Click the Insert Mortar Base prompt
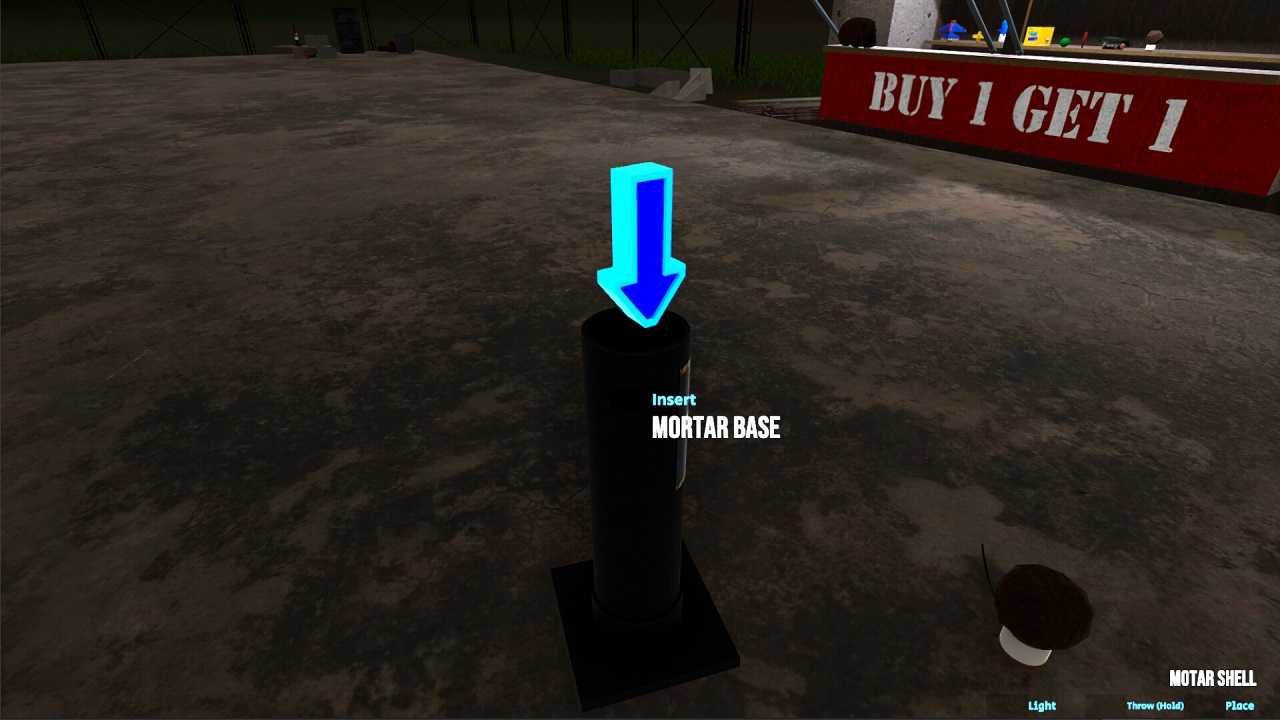This screenshot has width=1280, height=720. [x=715, y=418]
